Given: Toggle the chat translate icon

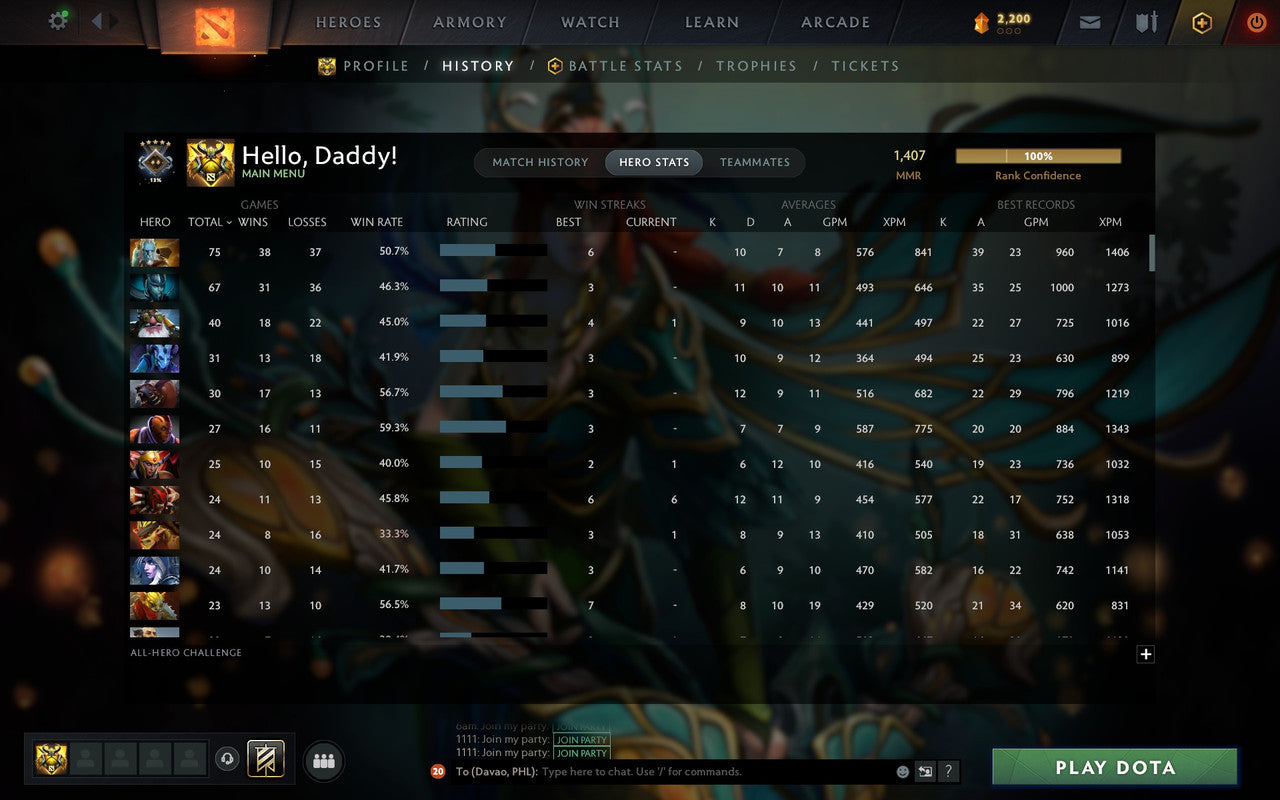Looking at the screenshot, I should click(x=925, y=771).
